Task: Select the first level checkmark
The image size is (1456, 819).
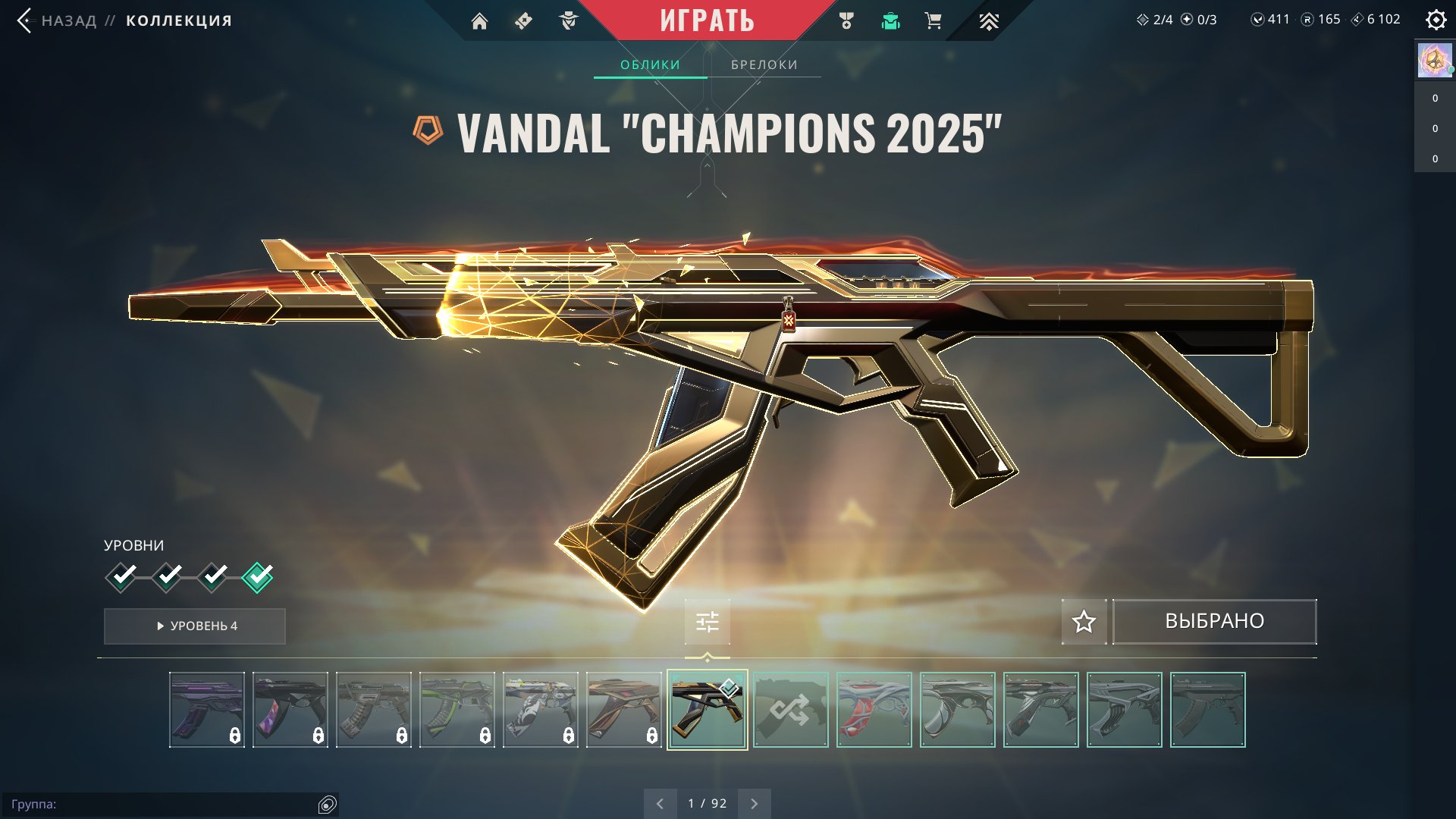Action: (121, 577)
